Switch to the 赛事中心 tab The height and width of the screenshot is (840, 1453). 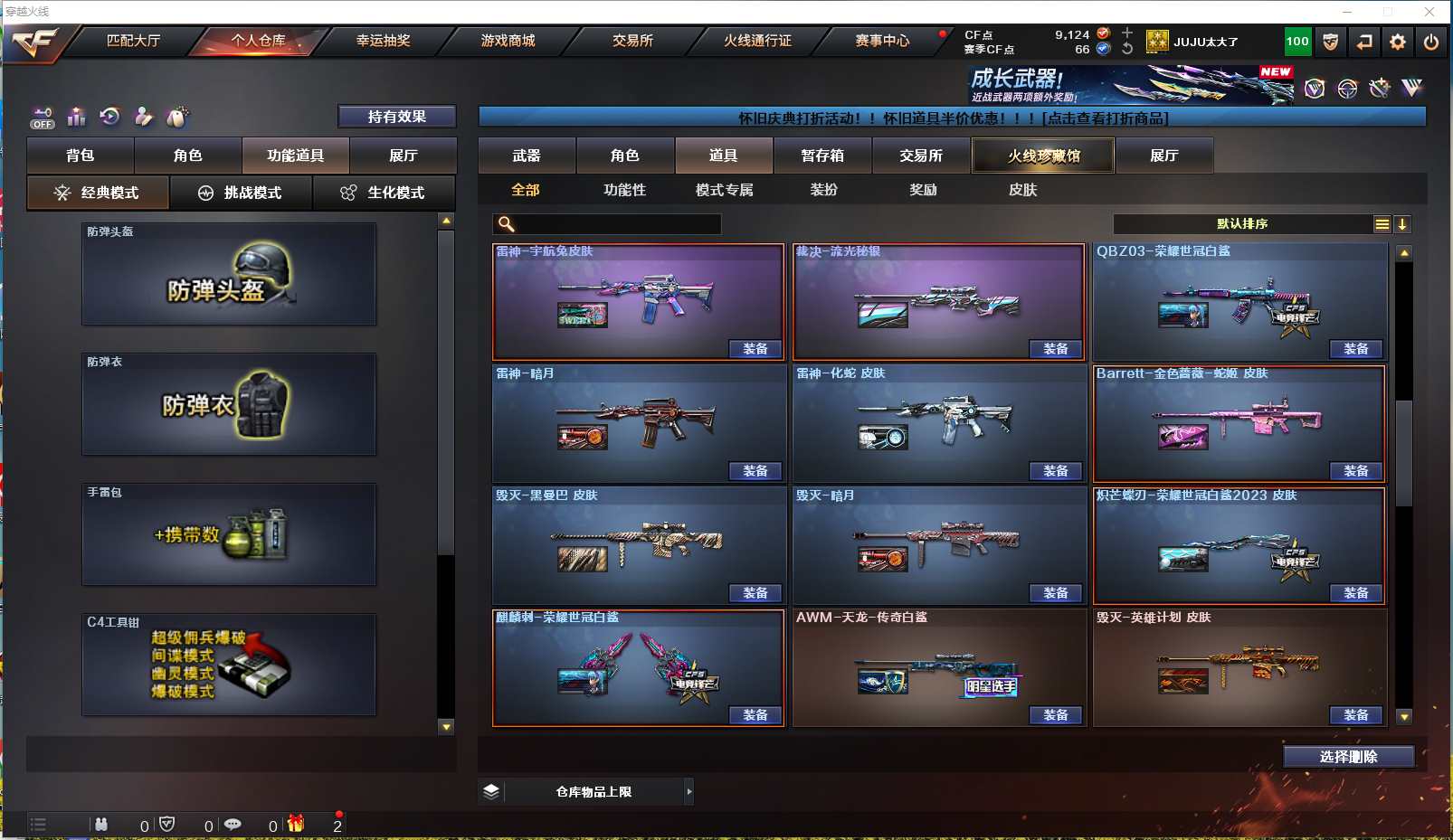click(x=882, y=41)
